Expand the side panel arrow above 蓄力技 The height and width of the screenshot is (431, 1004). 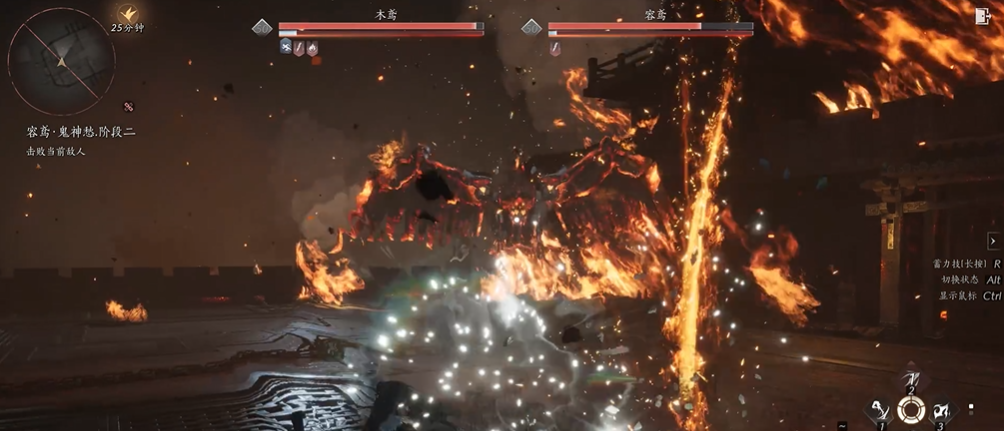coord(993,241)
